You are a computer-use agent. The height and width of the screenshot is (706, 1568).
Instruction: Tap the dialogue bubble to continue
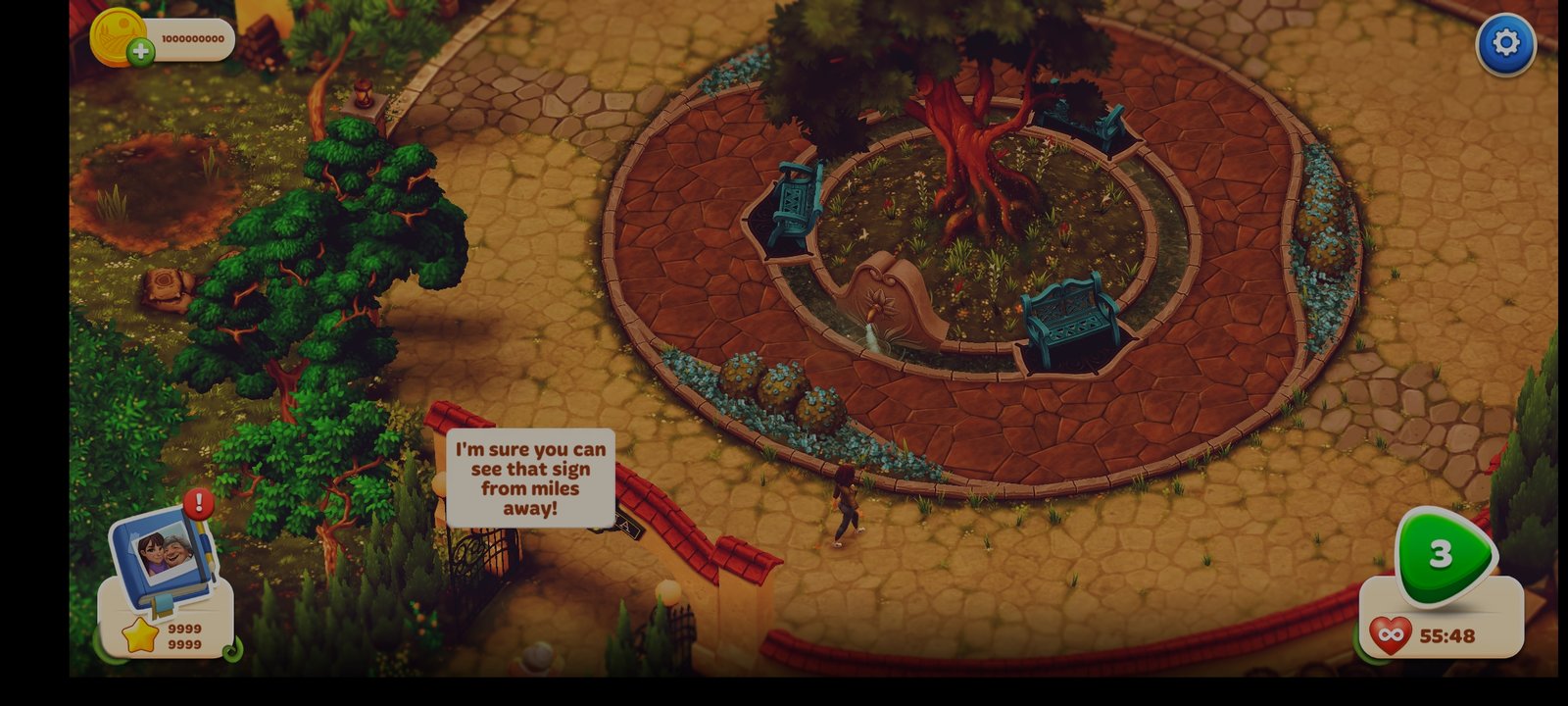pos(530,479)
